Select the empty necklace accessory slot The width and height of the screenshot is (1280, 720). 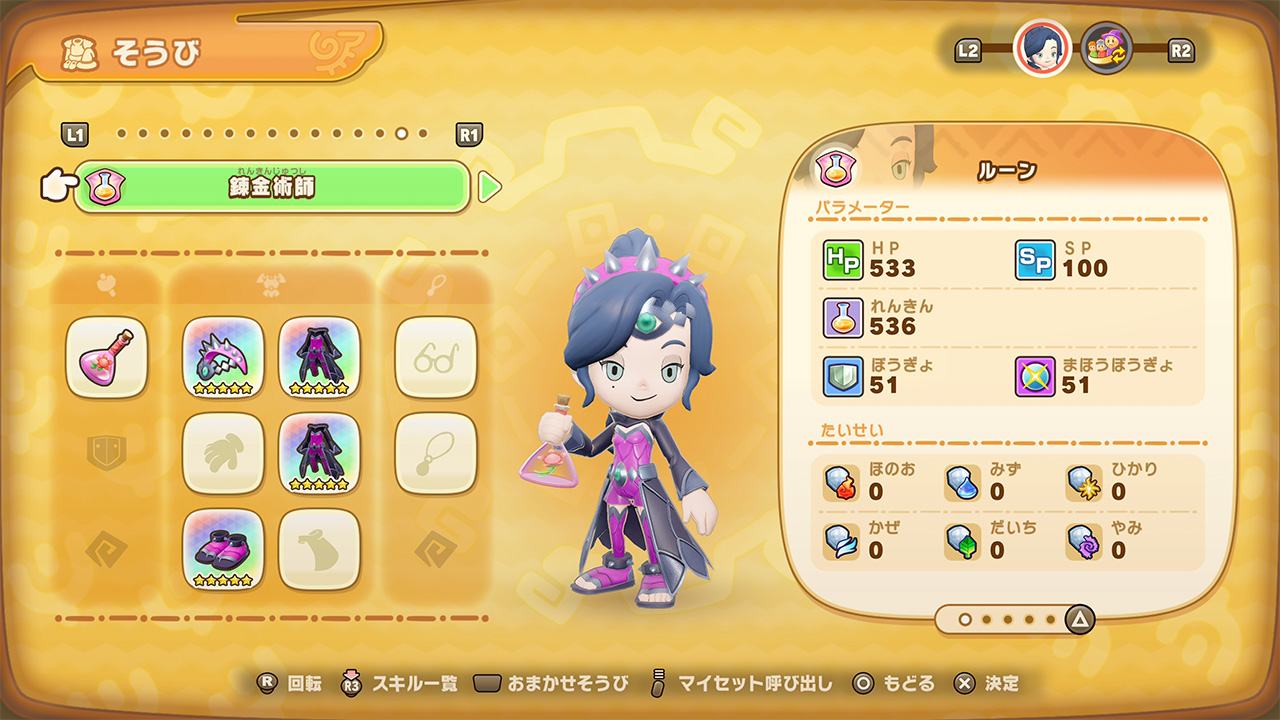[435, 455]
